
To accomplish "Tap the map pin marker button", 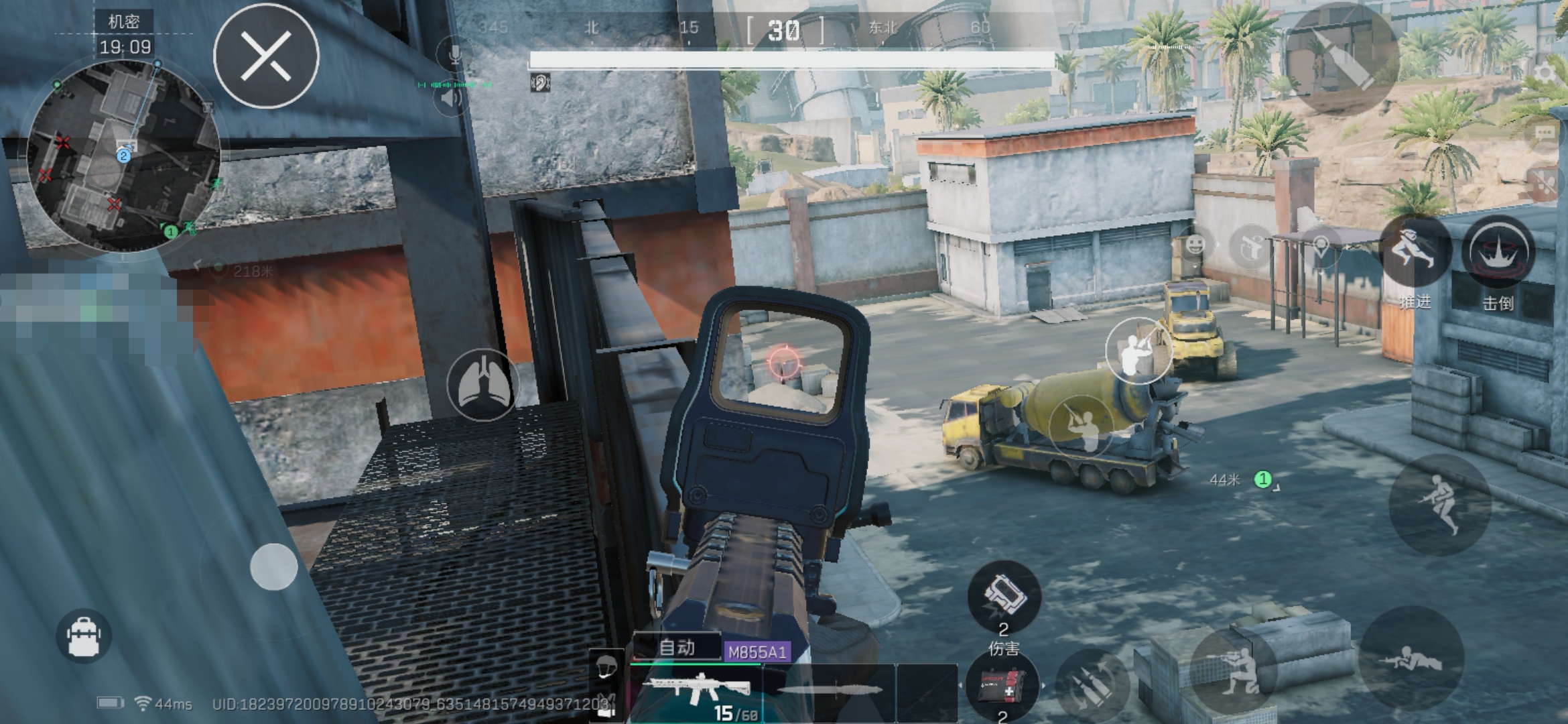I will pos(1320,245).
